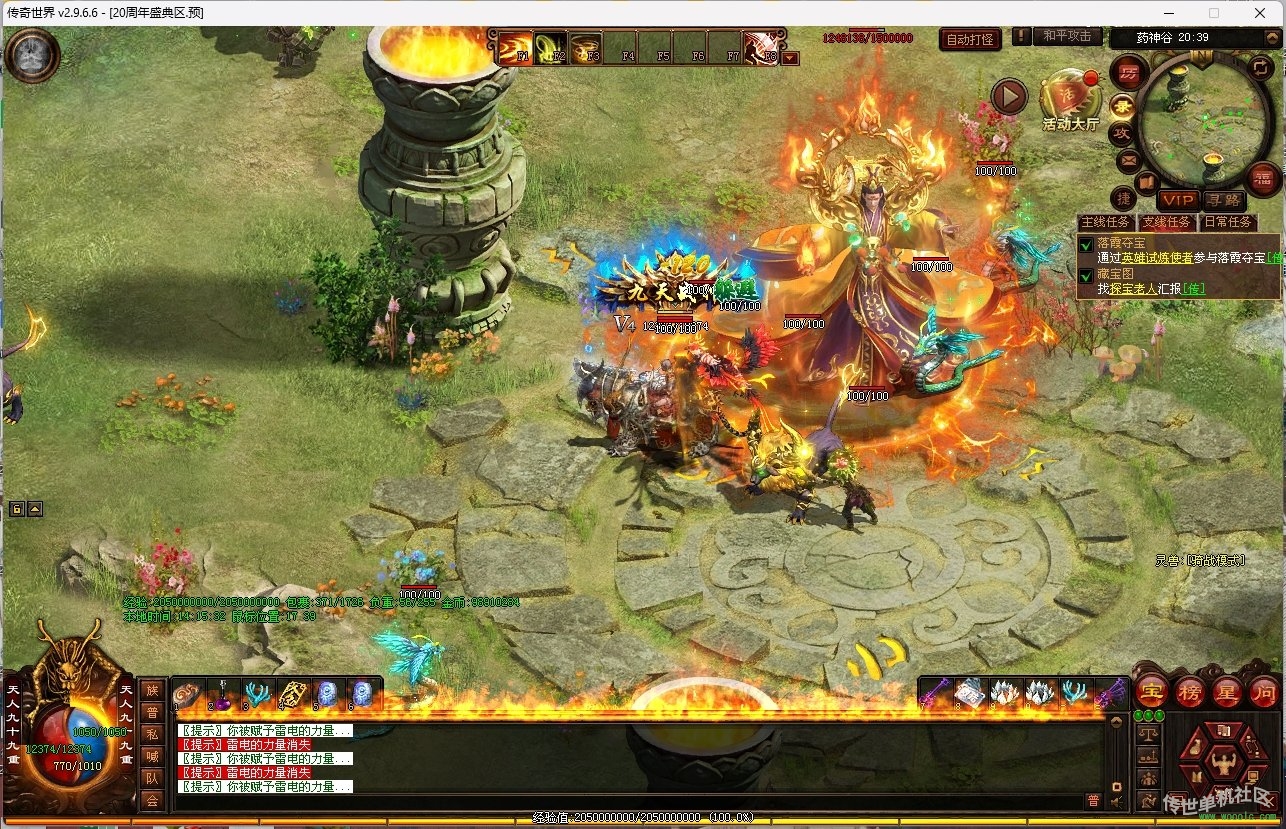Image resolution: width=1286 pixels, height=829 pixels.
Task: Toggle the 自动打怪 auto-fight button
Action: point(970,40)
